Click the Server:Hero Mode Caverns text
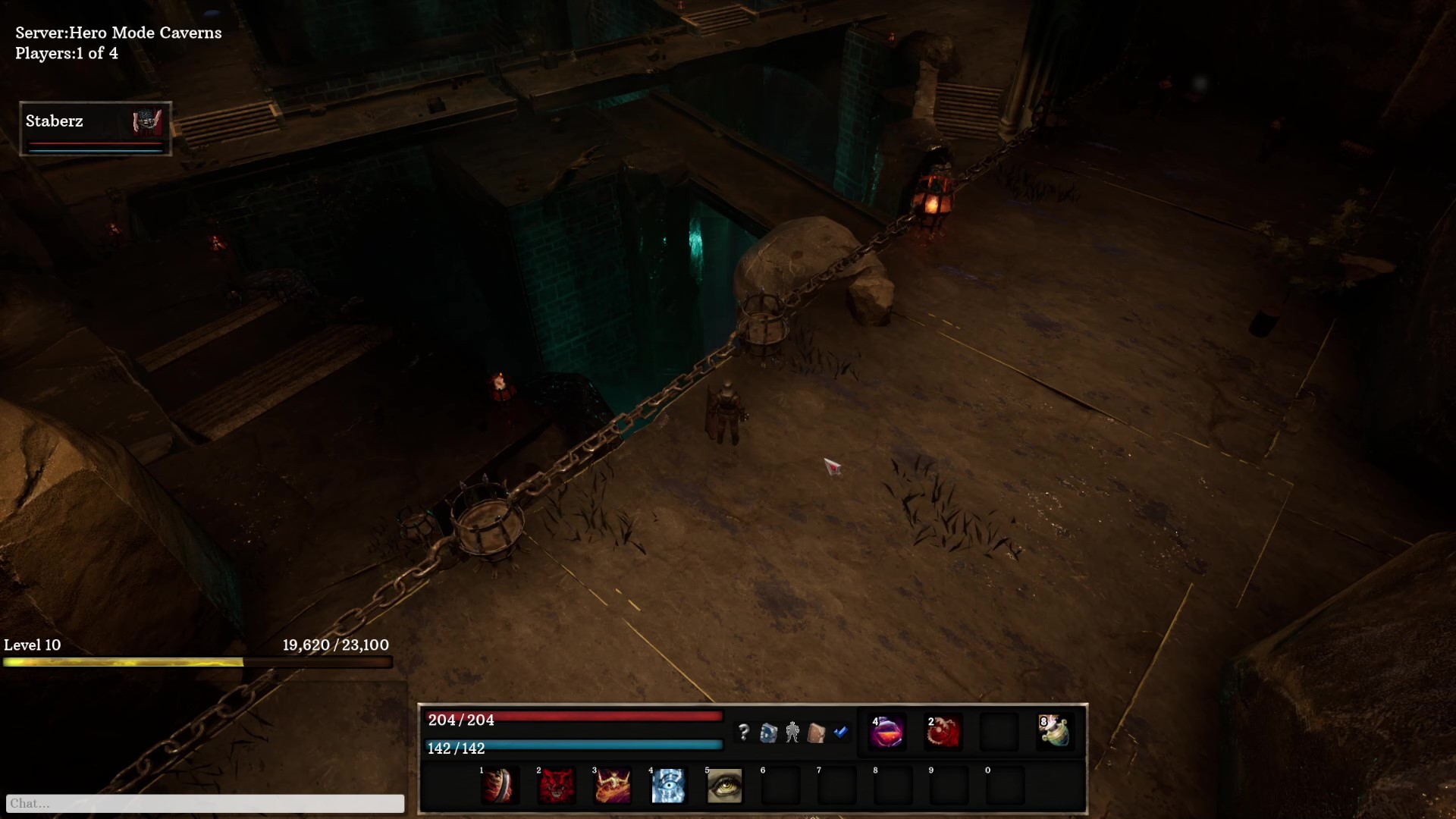Screen dimensions: 1456x819 click(x=118, y=33)
